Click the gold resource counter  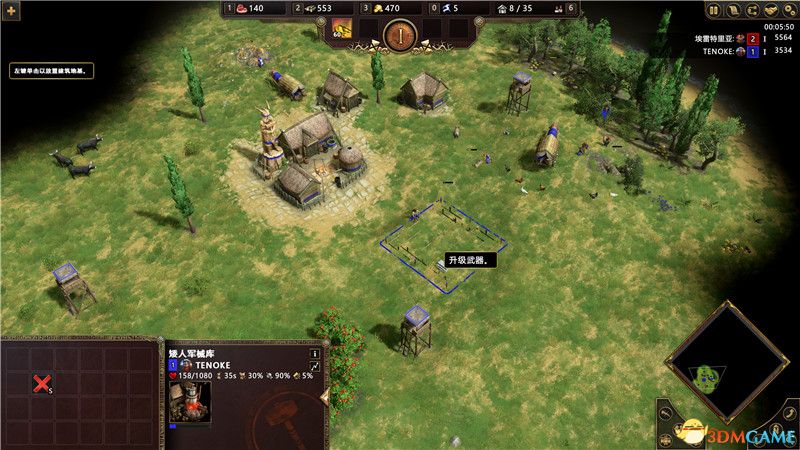click(x=384, y=9)
